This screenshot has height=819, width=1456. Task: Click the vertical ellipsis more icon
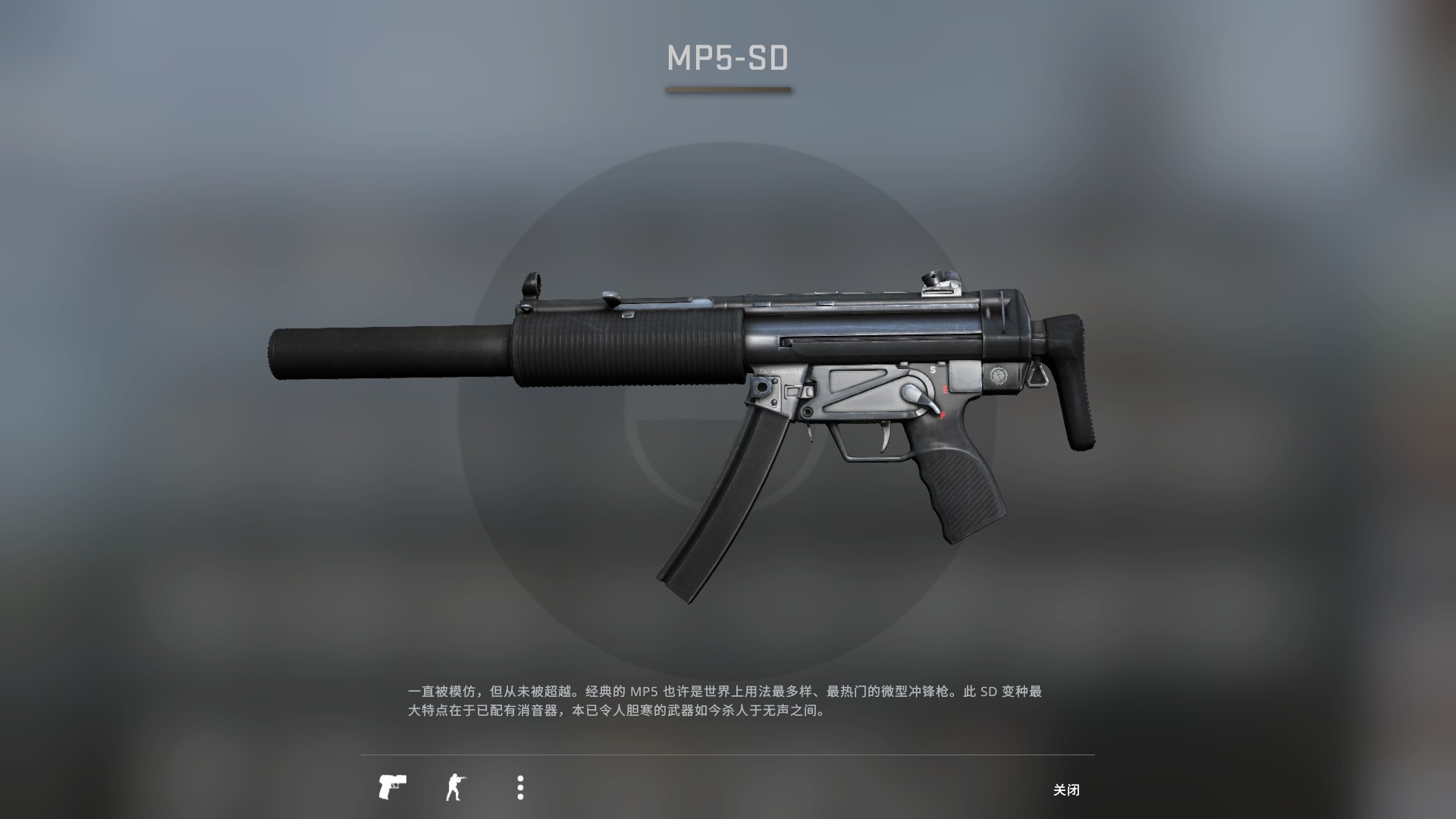[x=519, y=786]
